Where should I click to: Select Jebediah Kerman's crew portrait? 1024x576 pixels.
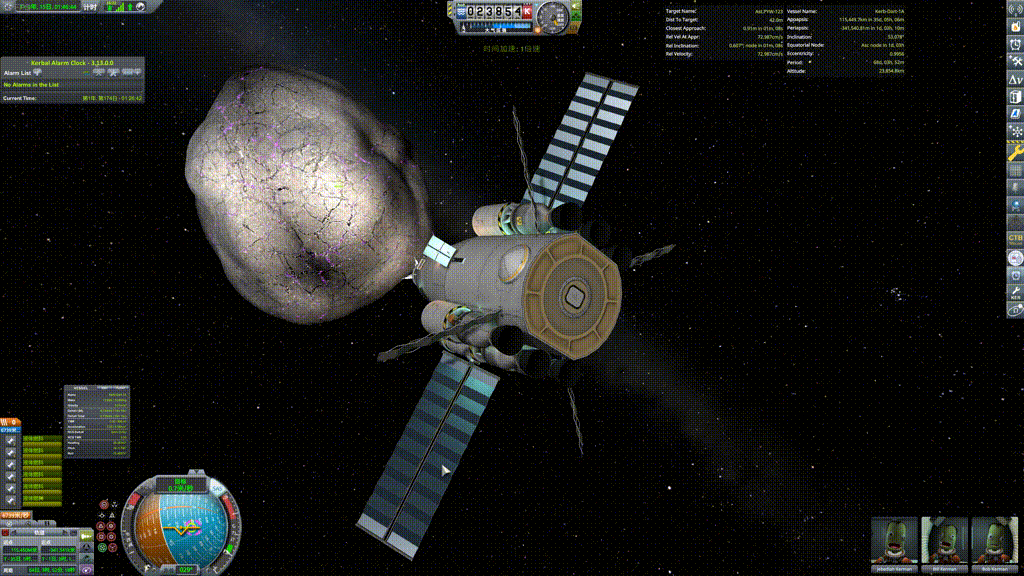tap(894, 541)
